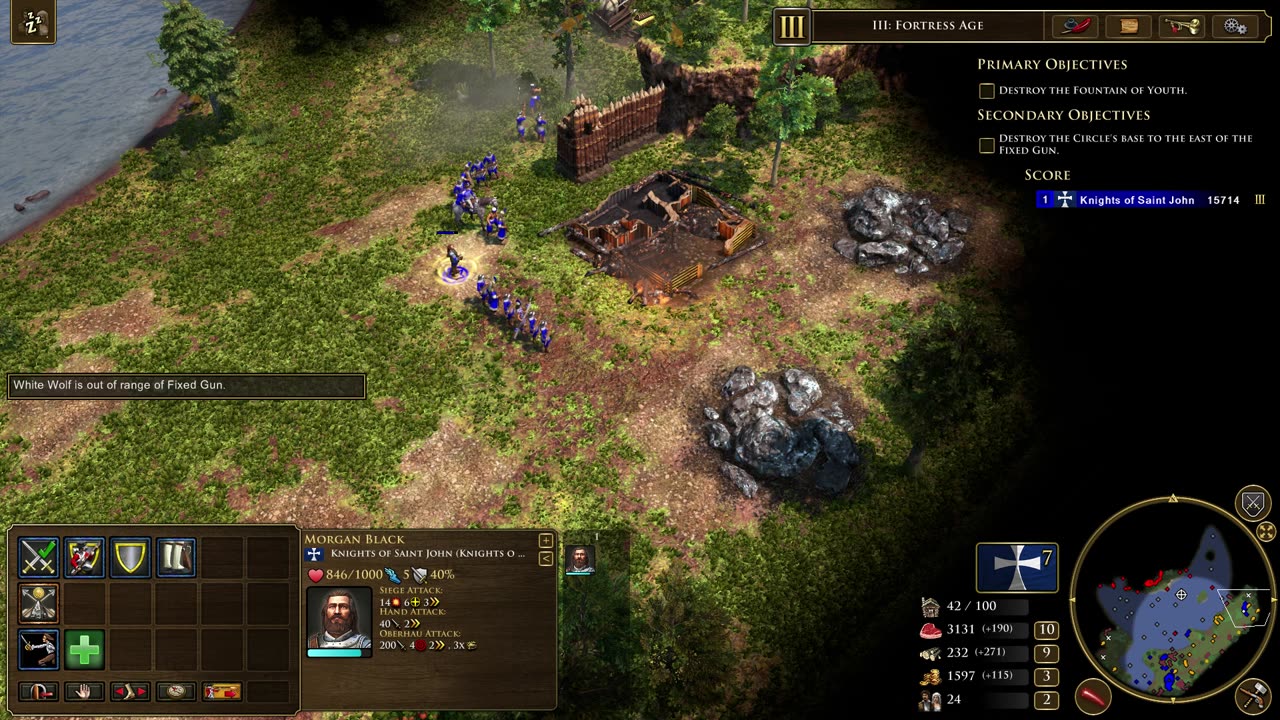Open the trumpet button in top bar
The image size is (1280, 720).
1182,26
